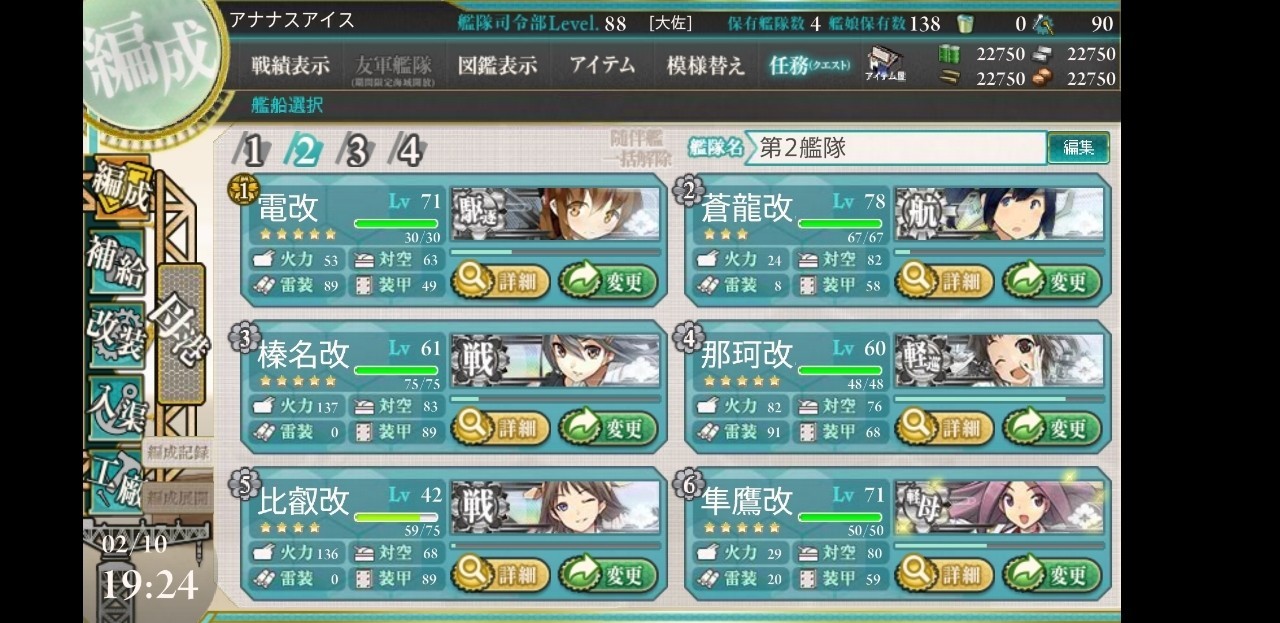Switch to fleet tab 1

pos(254,151)
